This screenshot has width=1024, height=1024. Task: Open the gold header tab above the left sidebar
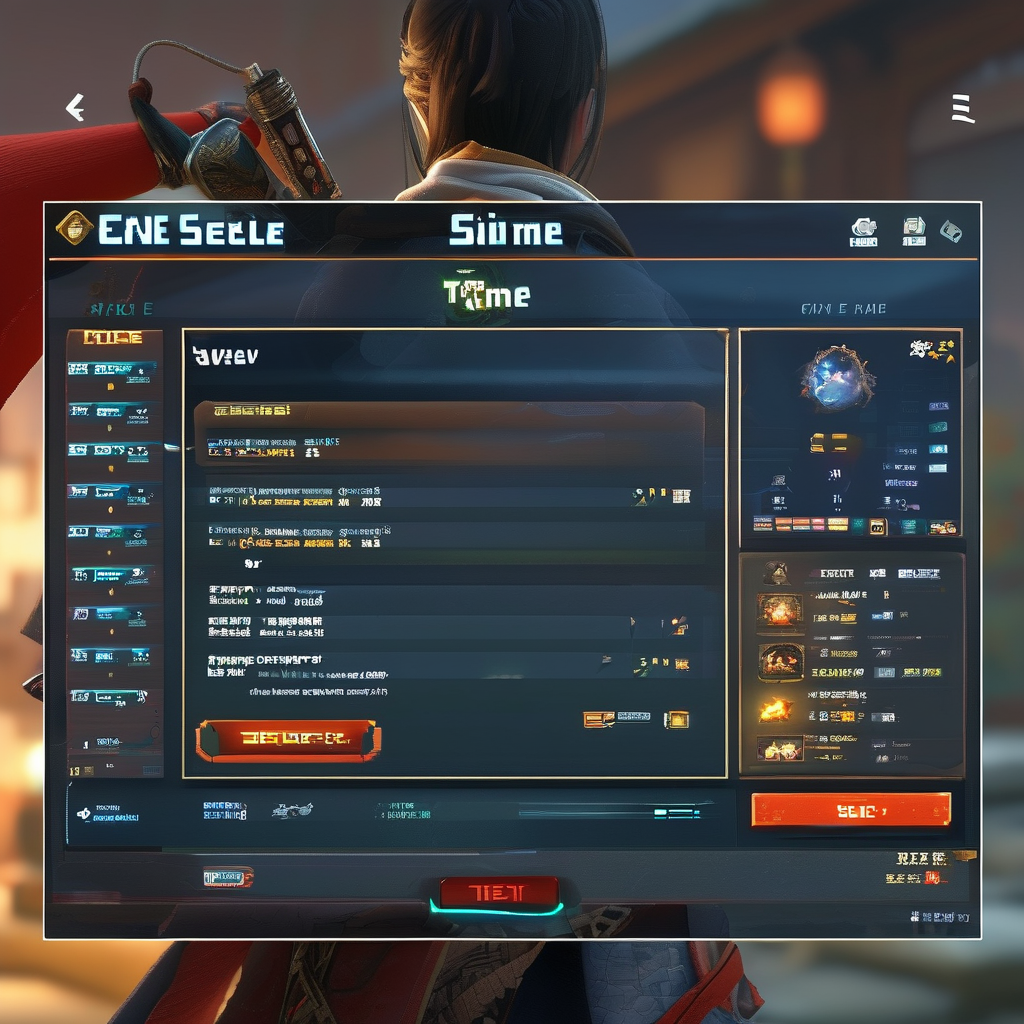113,339
